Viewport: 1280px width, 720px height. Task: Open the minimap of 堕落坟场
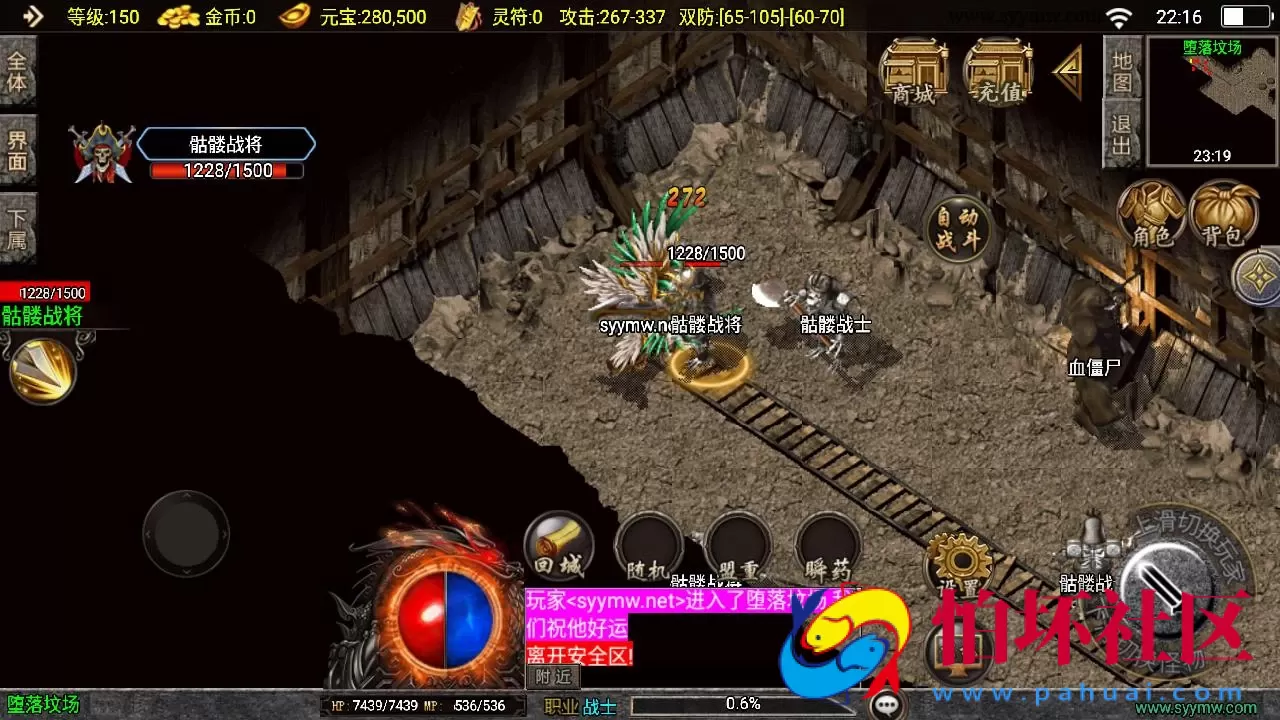(x=1210, y=100)
